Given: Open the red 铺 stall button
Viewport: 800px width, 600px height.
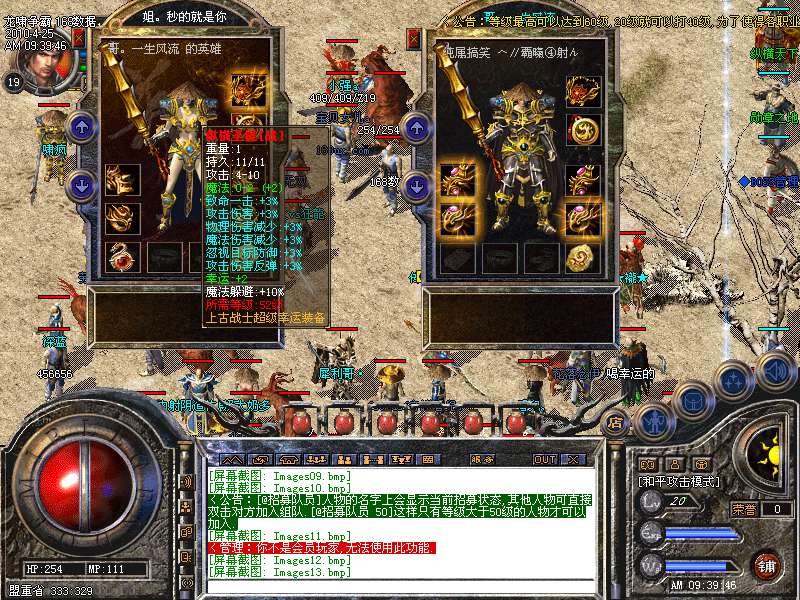Looking at the screenshot, I should (x=766, y=564).
